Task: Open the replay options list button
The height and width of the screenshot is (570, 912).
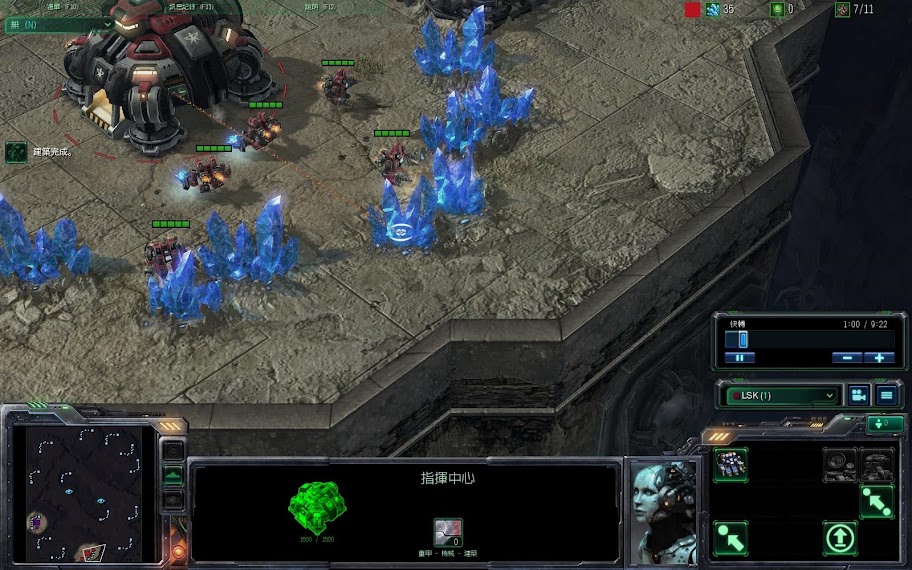Action: click(x=886, y=395)
